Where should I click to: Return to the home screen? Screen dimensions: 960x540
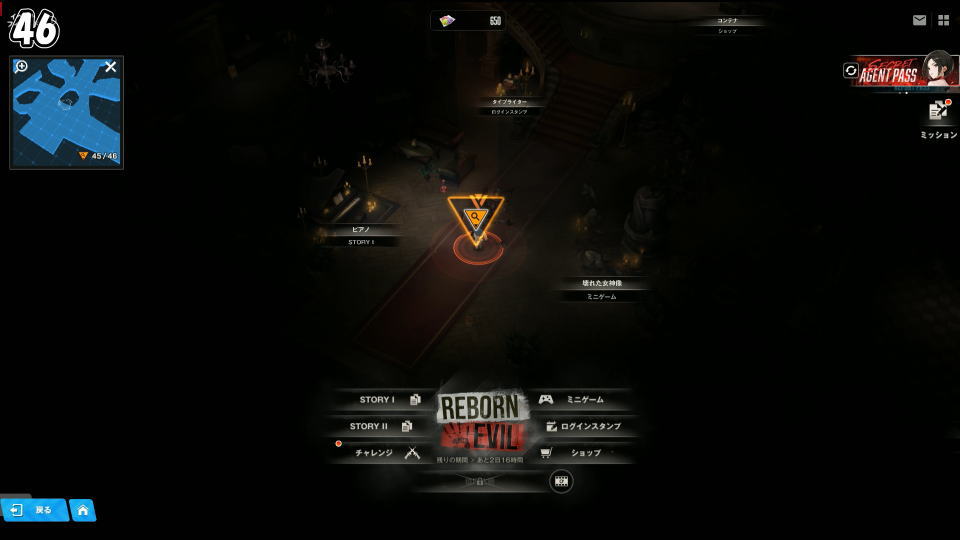pos(83,510)
